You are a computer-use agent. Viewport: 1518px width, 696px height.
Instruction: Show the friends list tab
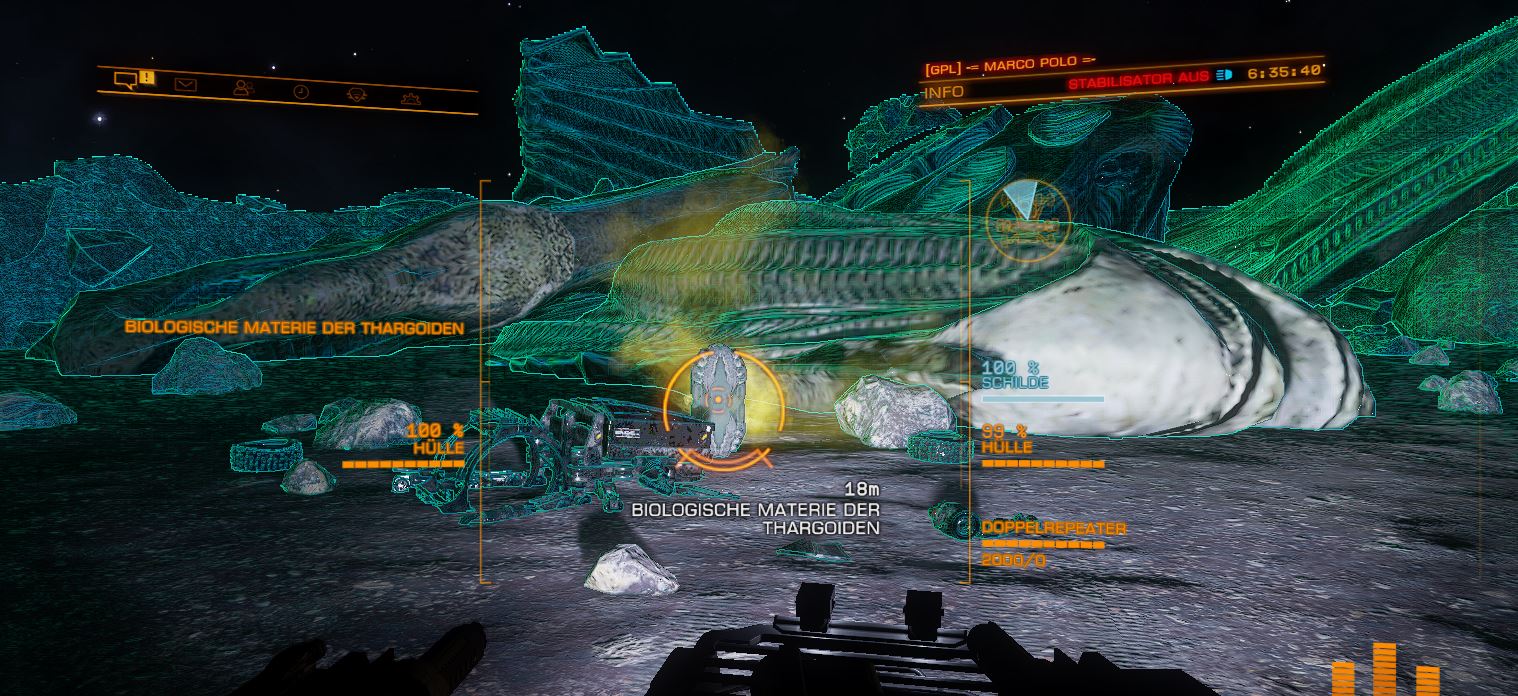pyautogui.click(x=243, y=88)
